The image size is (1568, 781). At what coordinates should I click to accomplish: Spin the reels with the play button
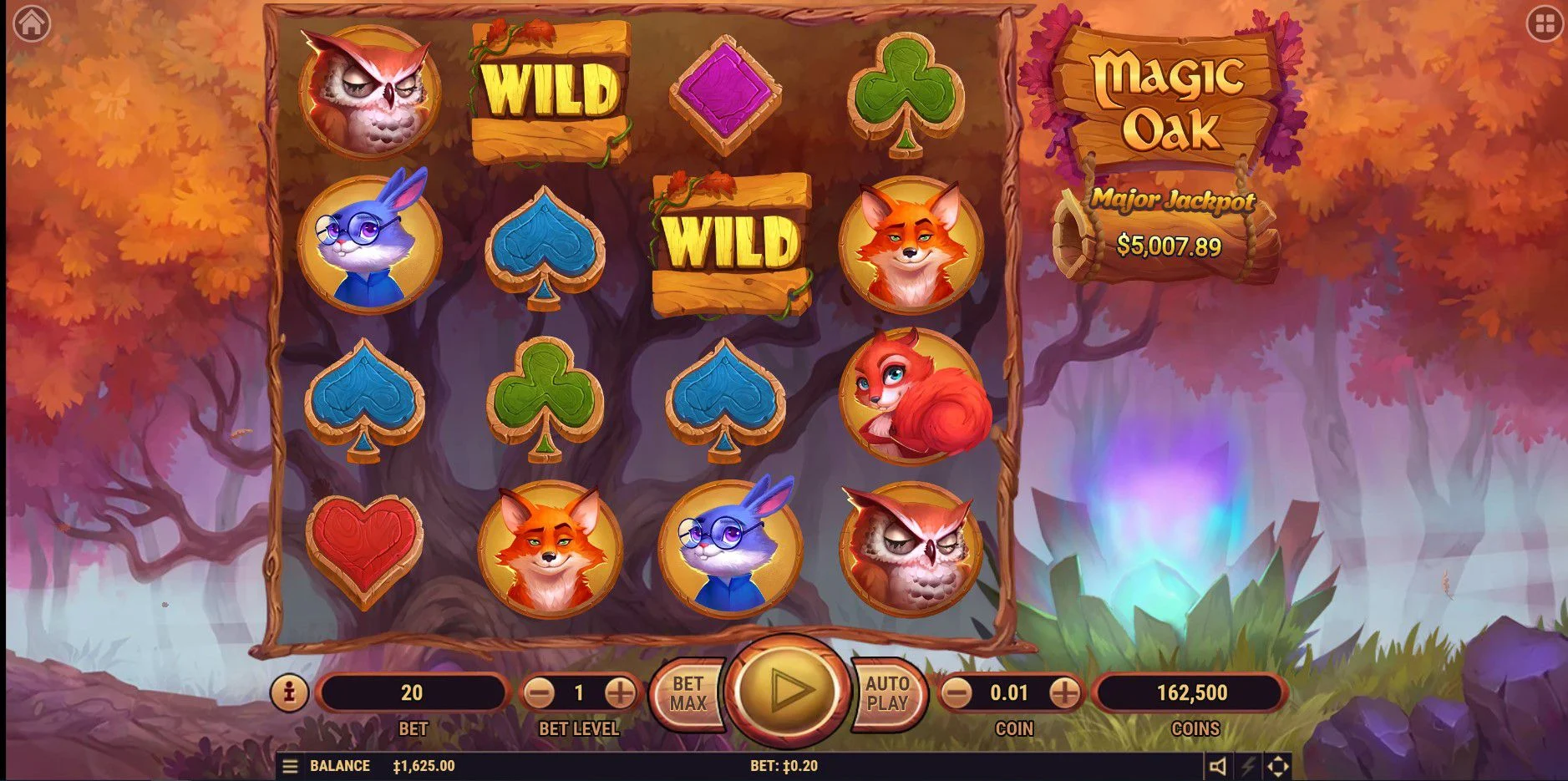pos(785,691)
